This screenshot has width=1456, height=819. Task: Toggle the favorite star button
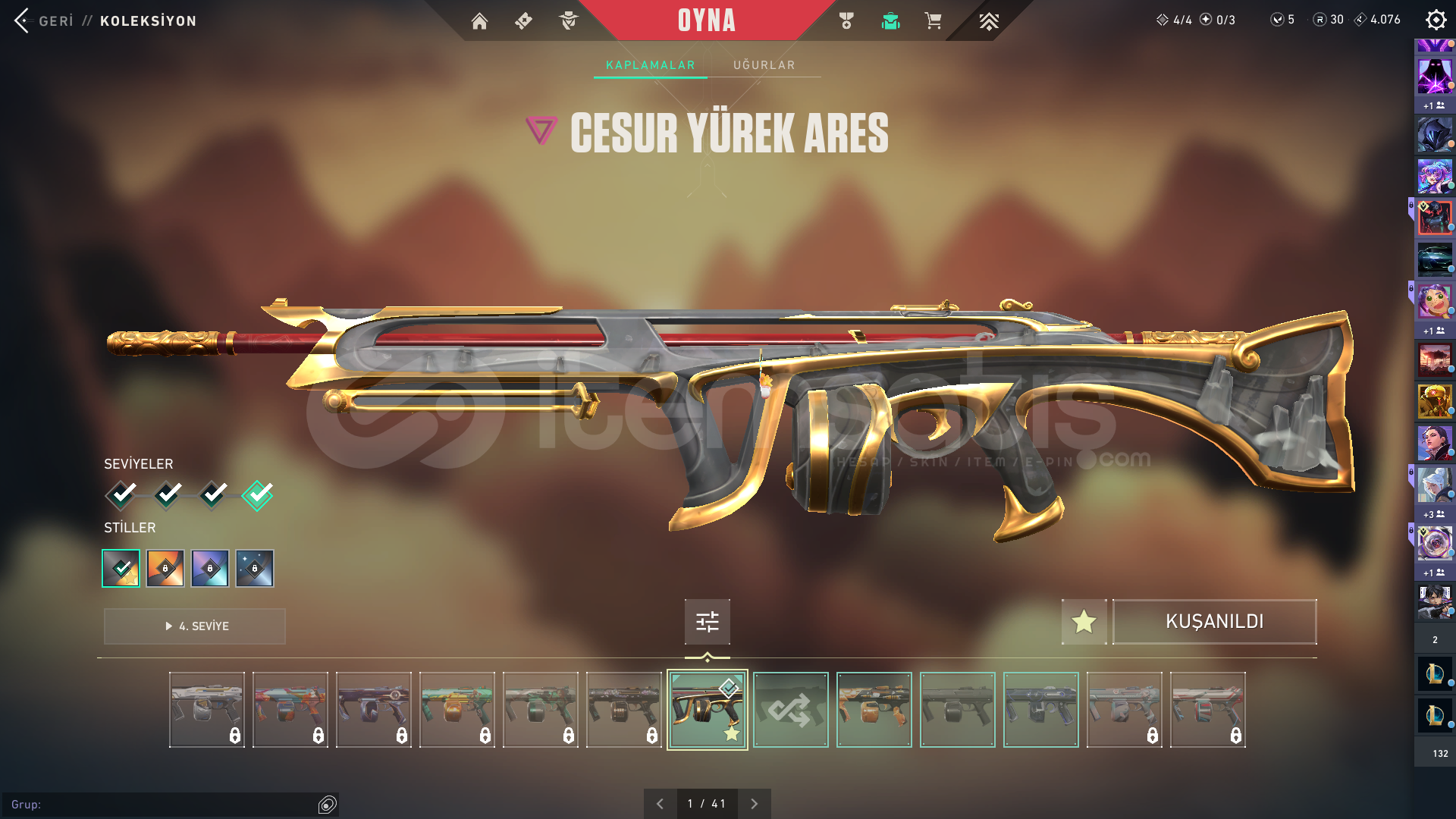click(x=1084, y=622)
